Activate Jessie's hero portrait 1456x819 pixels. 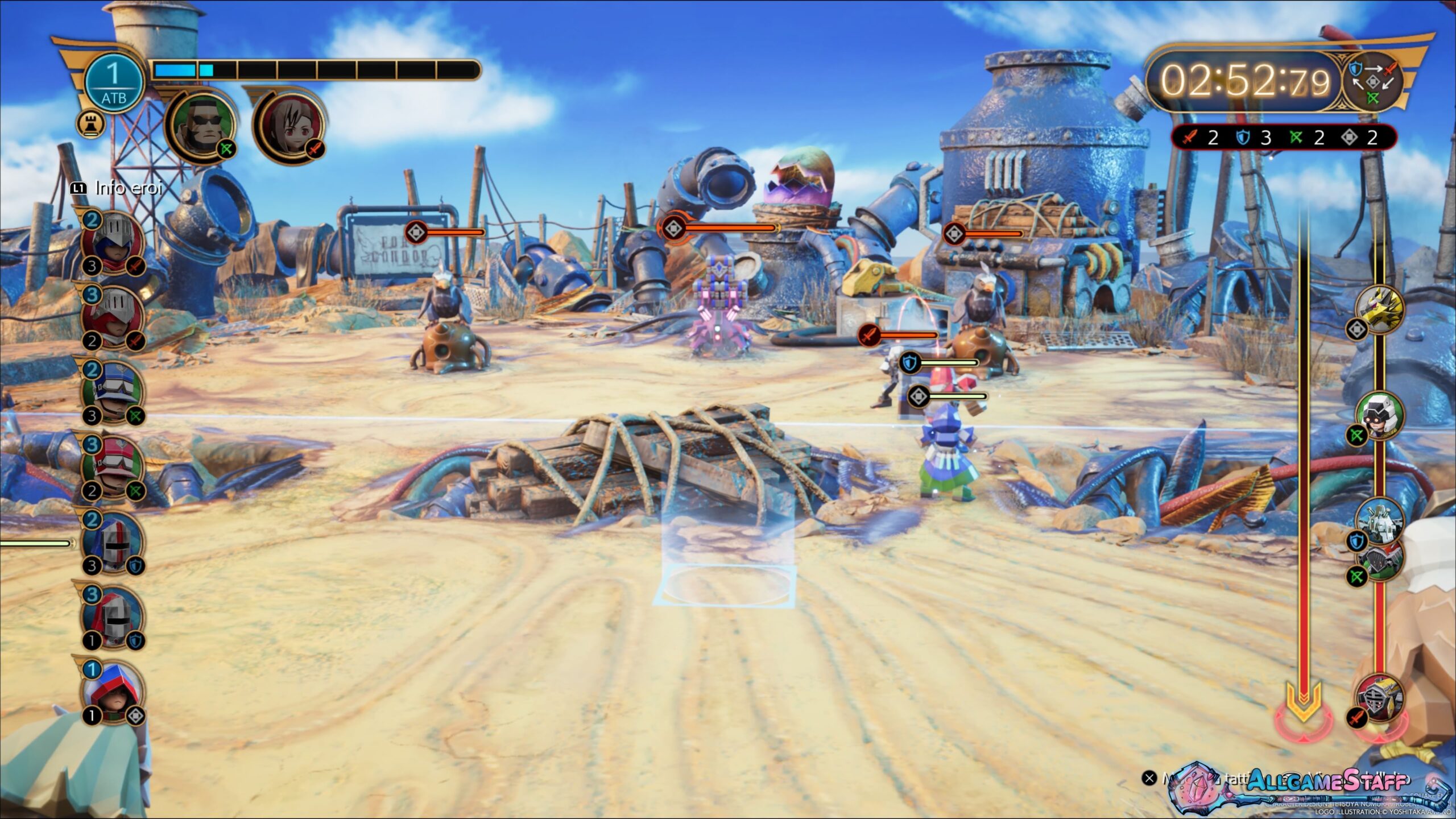tap(290, 126)
